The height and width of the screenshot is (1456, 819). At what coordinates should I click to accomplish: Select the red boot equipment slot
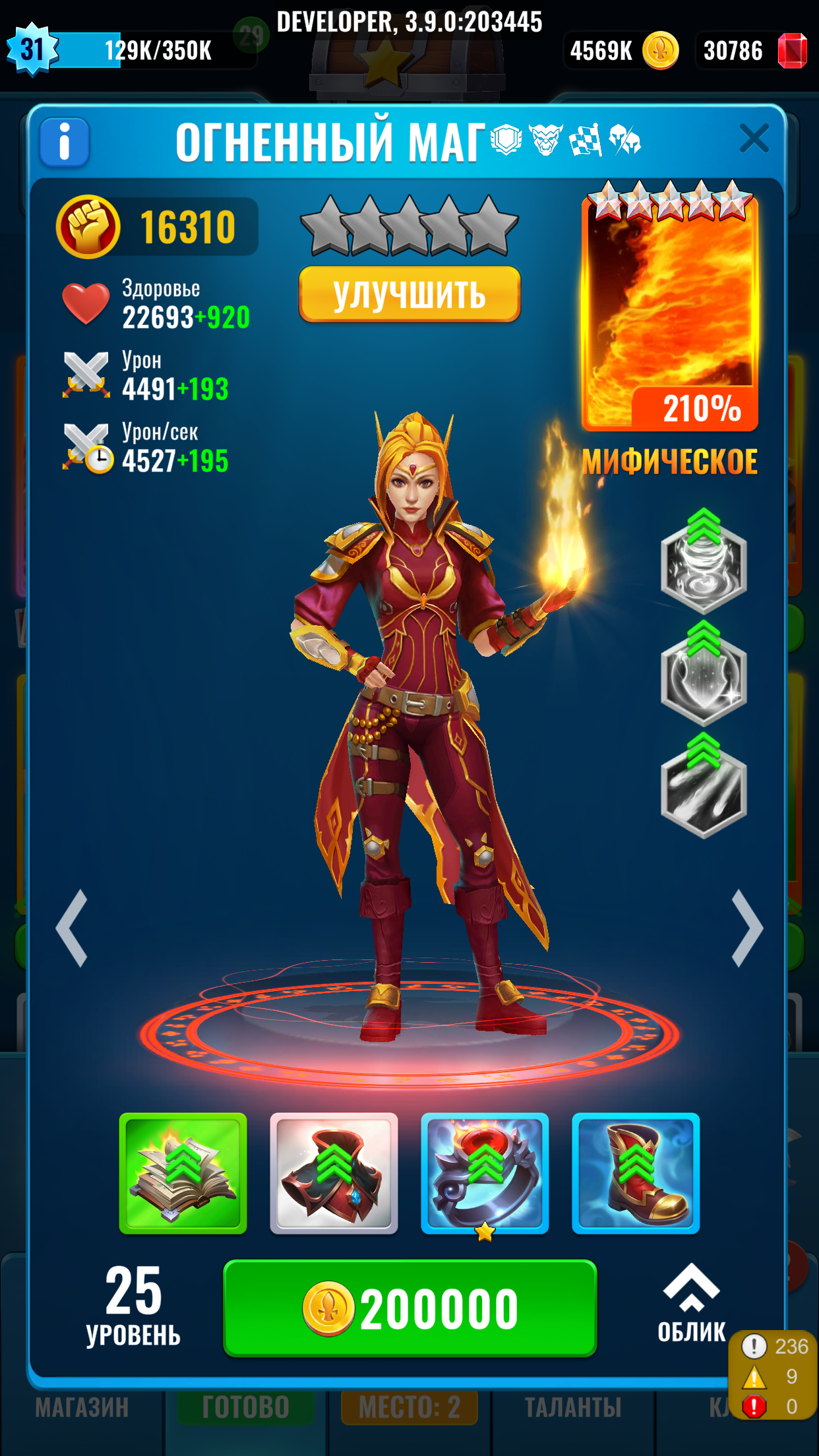[636, 1173]
